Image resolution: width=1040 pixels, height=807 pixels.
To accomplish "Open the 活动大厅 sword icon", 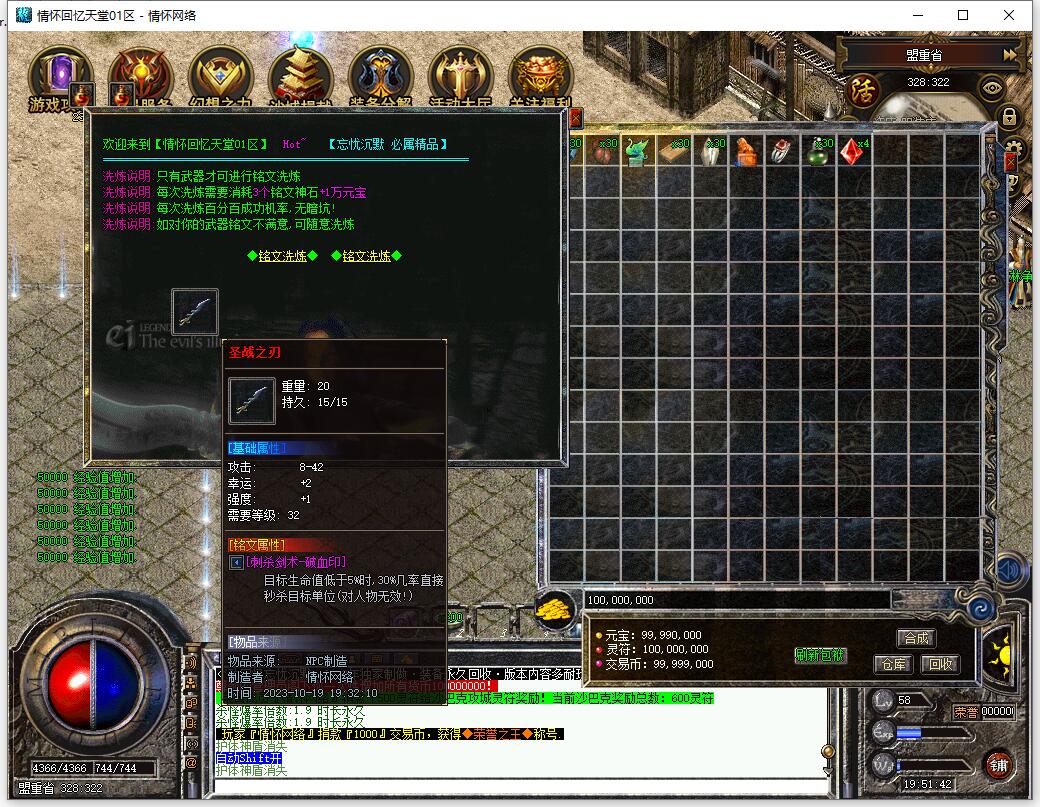I will tap(460, 76).
